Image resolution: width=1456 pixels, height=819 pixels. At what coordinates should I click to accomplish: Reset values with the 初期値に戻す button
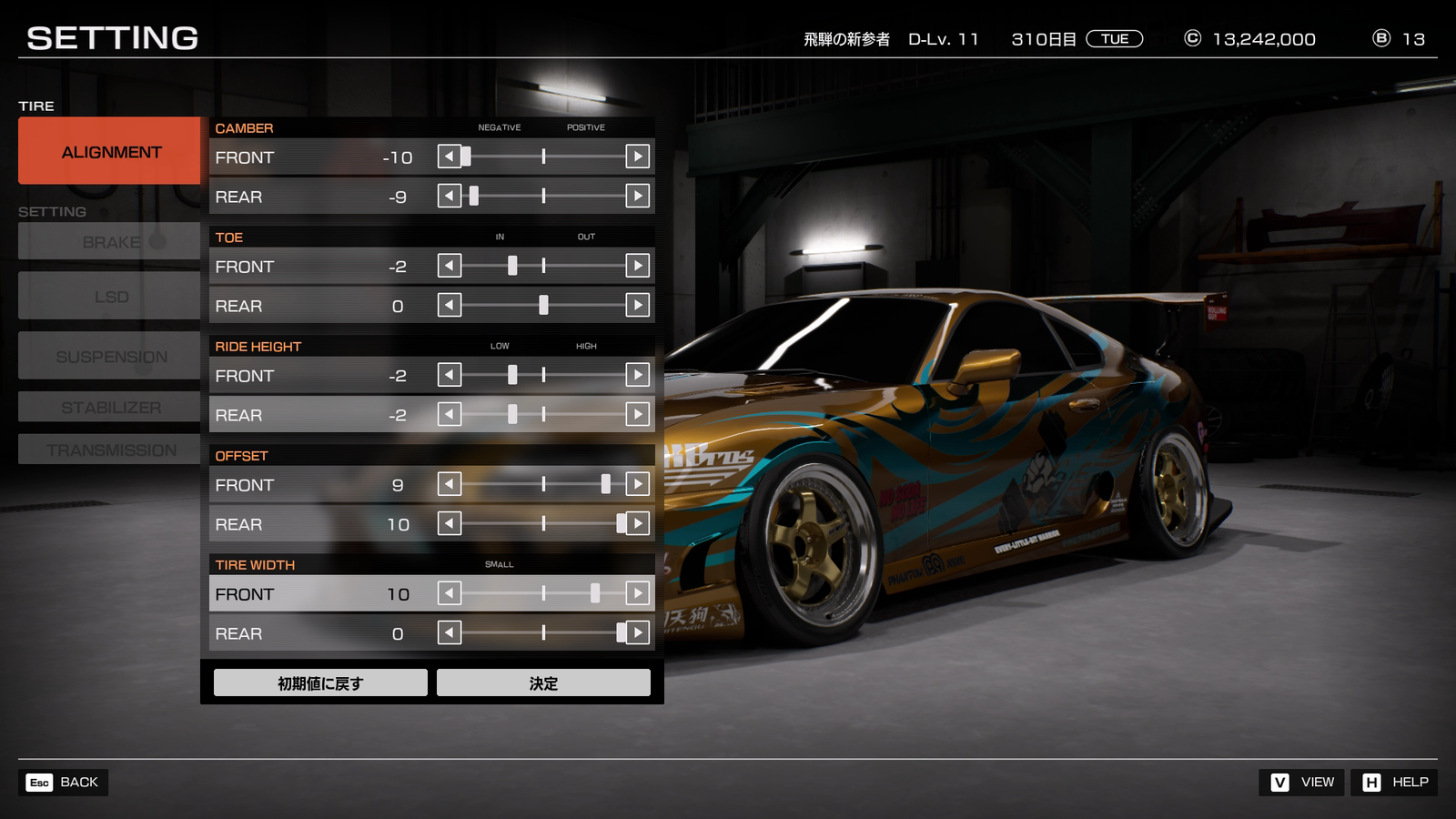[320, 682]
